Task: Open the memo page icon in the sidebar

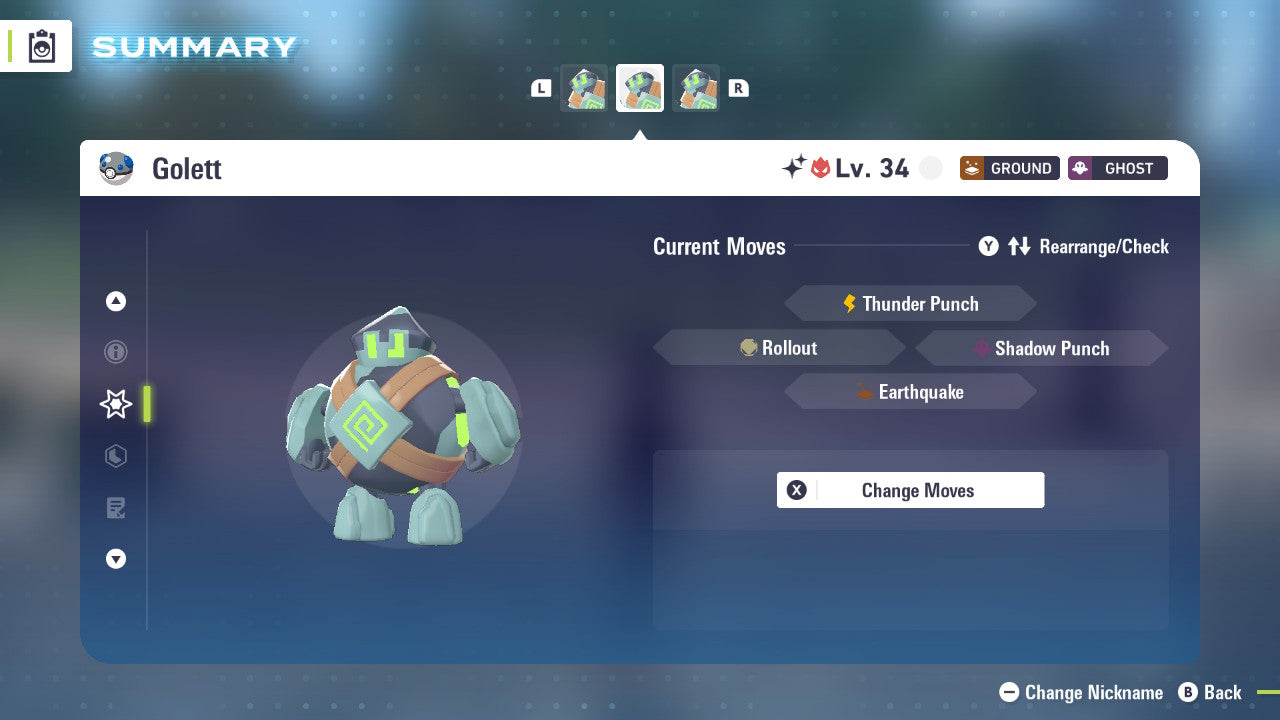Action: (x=115, y=508)
